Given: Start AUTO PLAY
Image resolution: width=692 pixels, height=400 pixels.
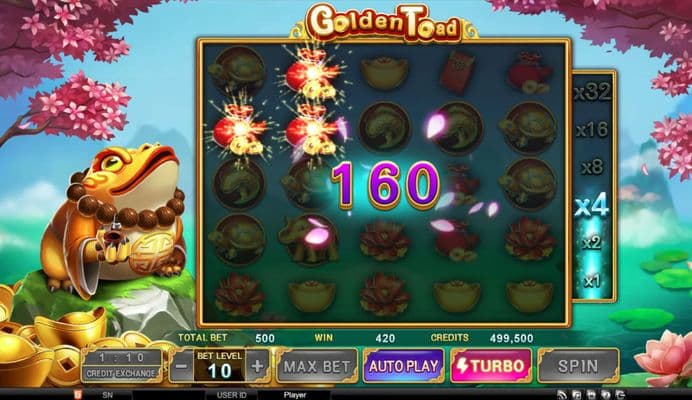Looking at the screenshot, I should click(403, 366).
